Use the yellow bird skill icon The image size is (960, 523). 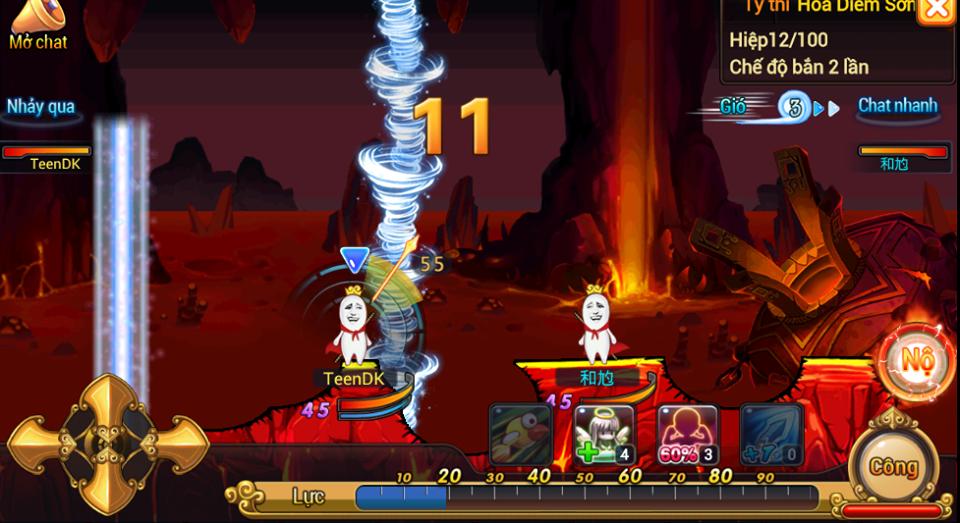(520, 435)
